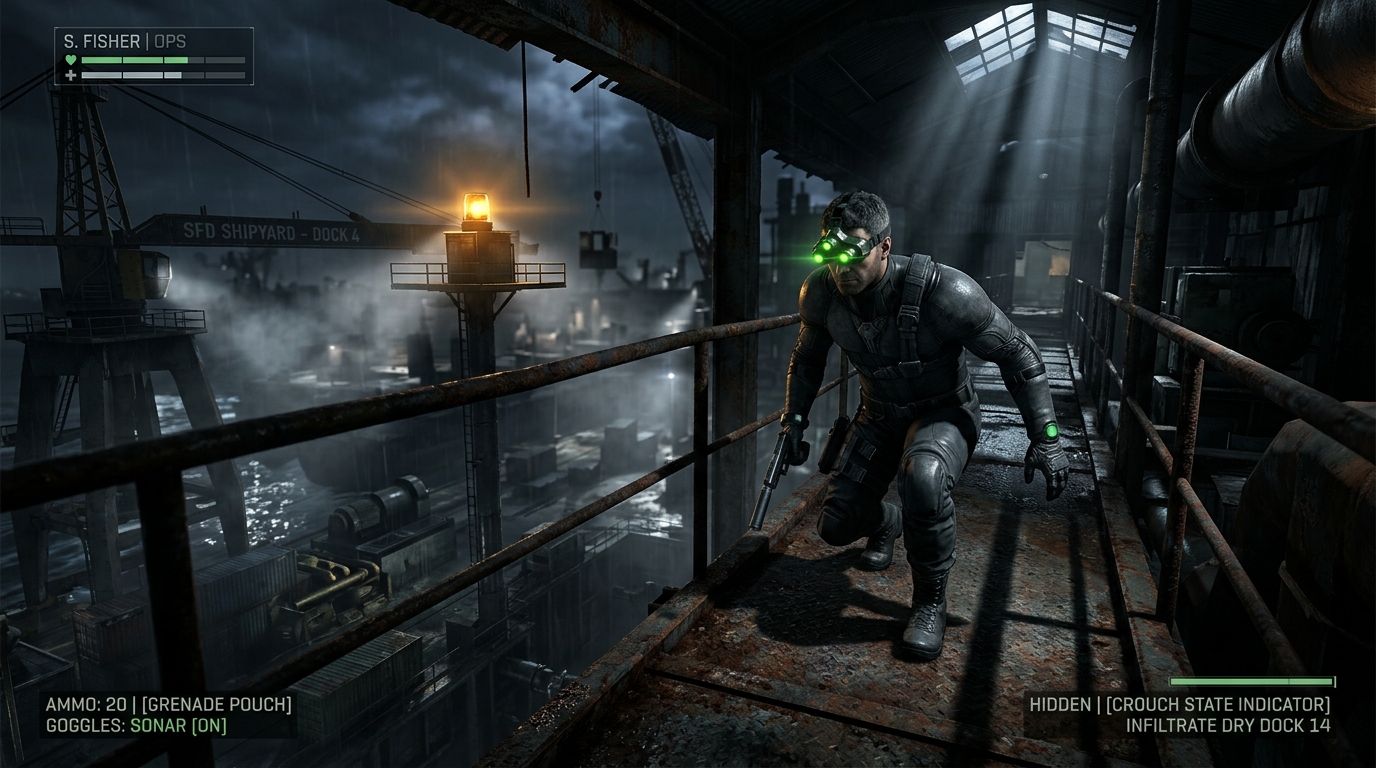This screenshot has width=1376, height=768.
Task: Switch to the OPS tab beside S. FISHER
Action: [172, 42]
